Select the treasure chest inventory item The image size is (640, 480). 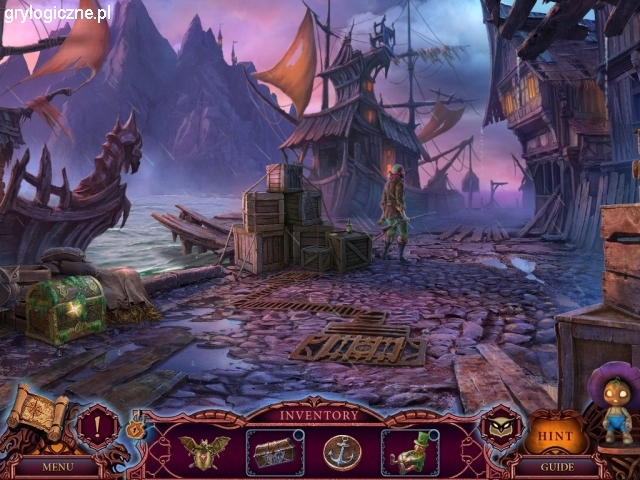click(x=273, y=451)
